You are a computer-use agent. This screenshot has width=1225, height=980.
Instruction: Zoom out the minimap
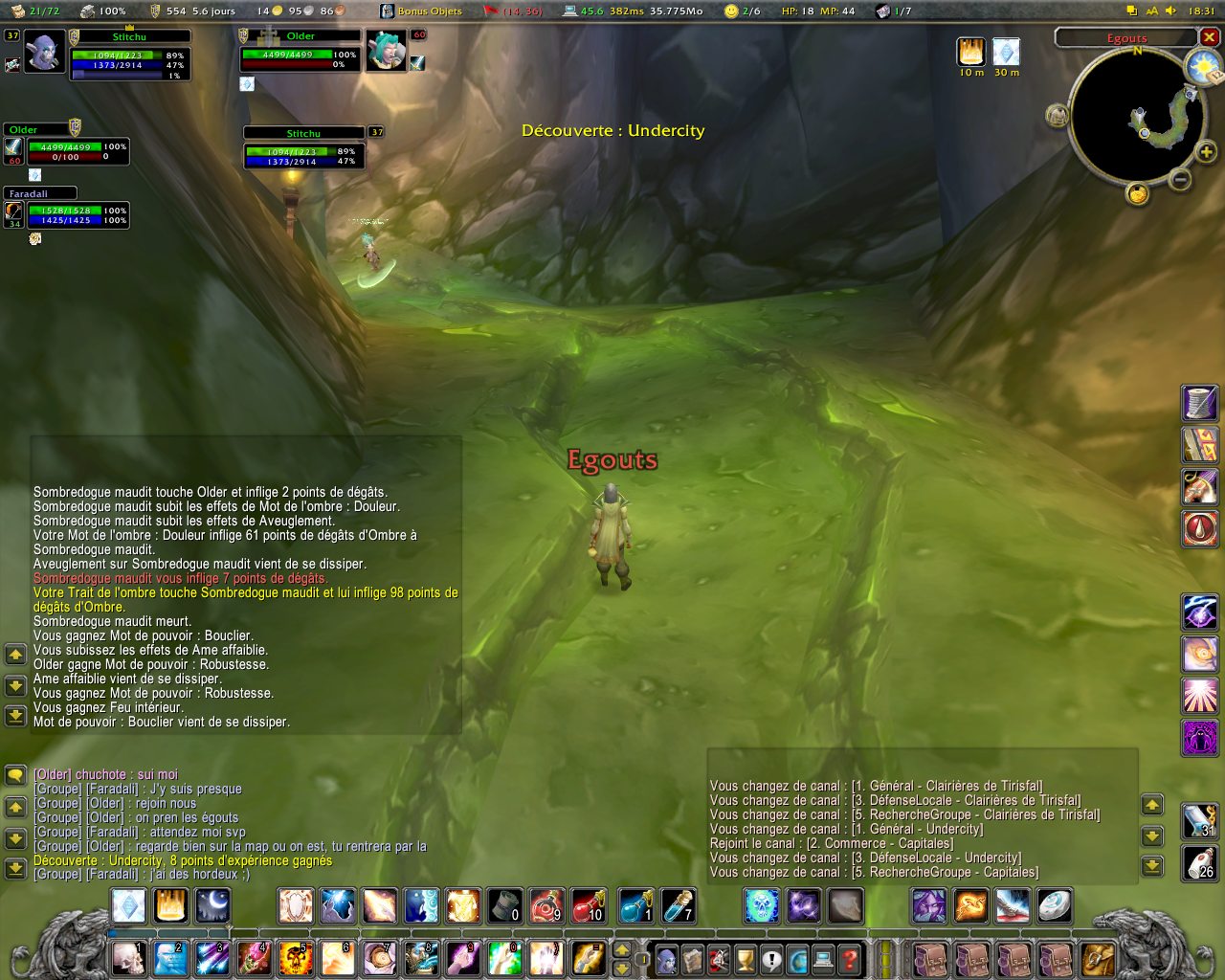tap(1181, 179)
